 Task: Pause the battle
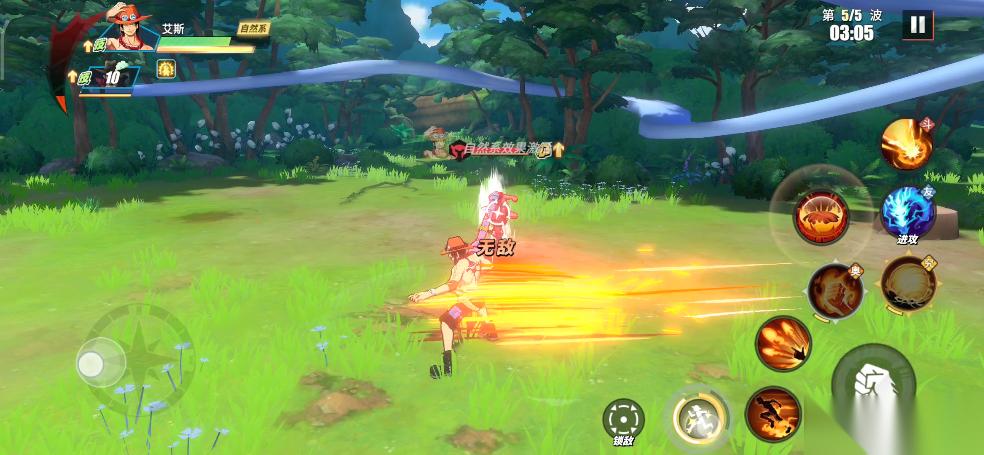pyautogui.click(x=917, y=25)
